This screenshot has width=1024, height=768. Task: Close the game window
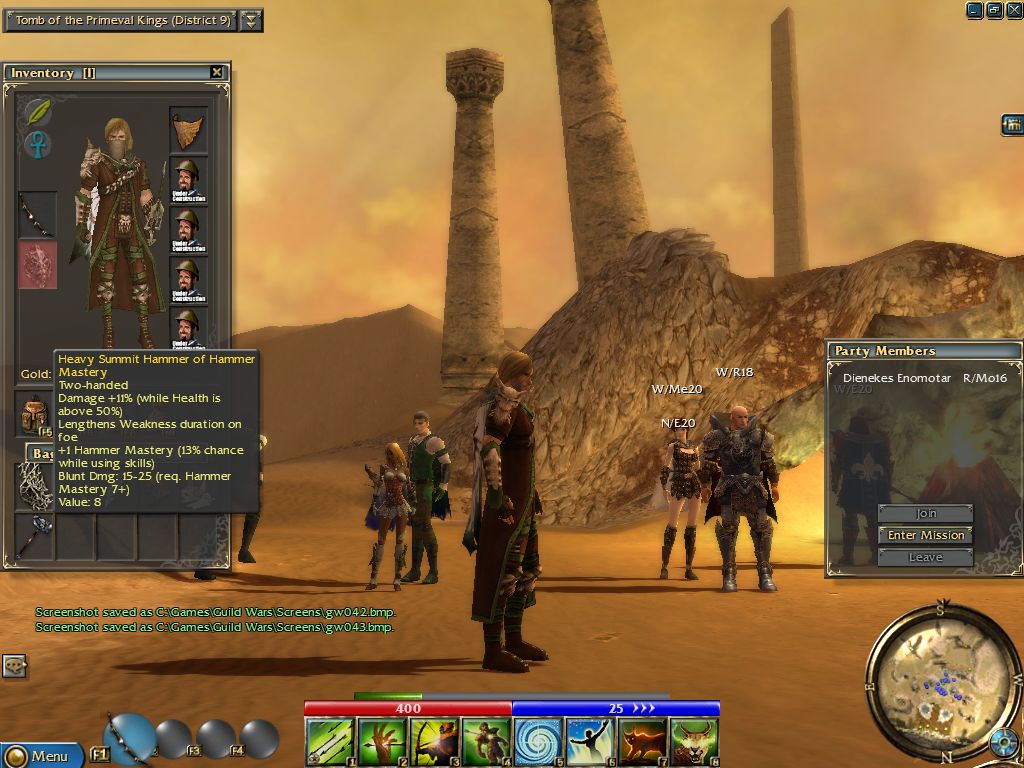tap(1013, 10)
